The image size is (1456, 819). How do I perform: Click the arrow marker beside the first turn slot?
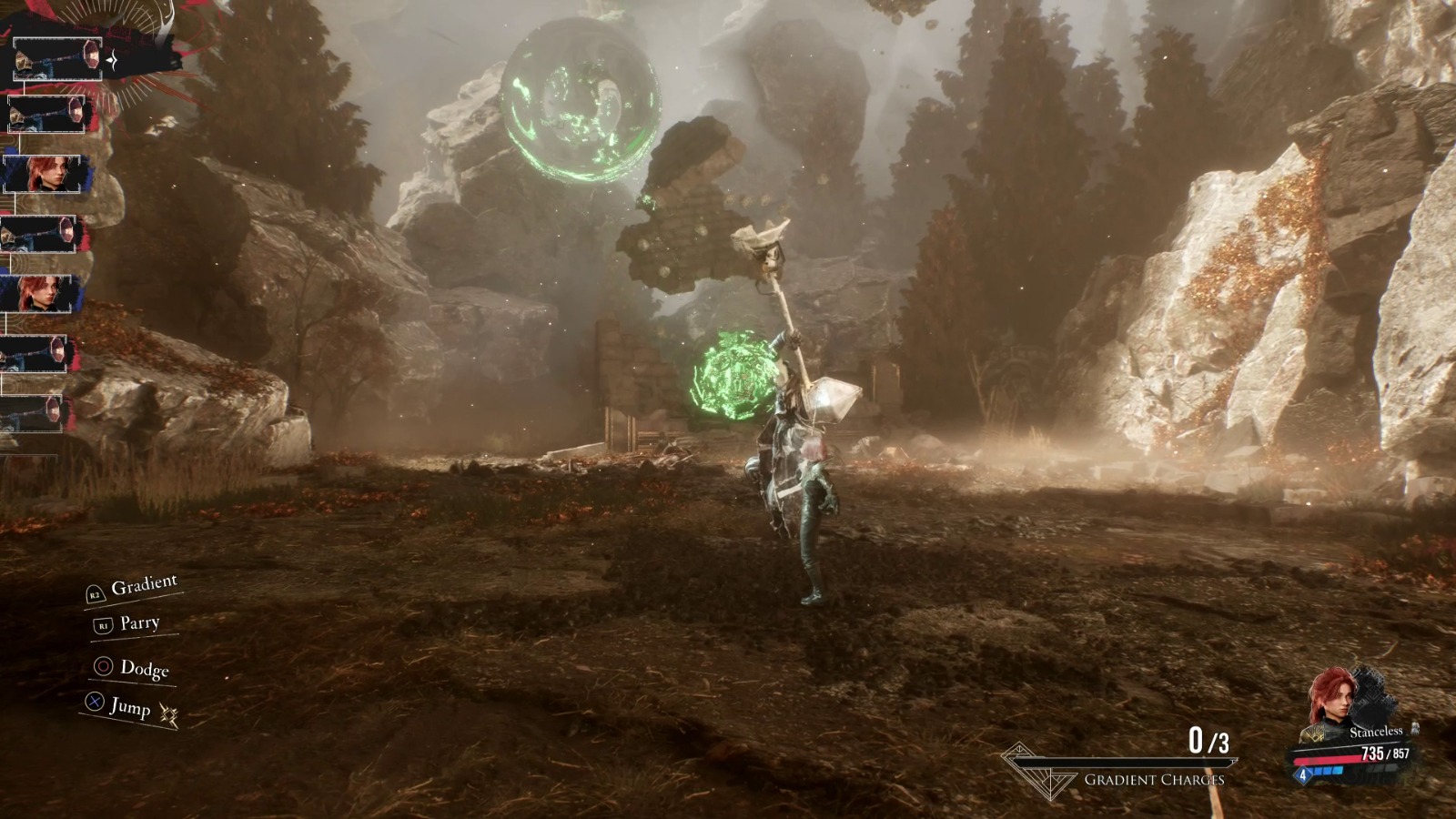[x=112, y=61]
